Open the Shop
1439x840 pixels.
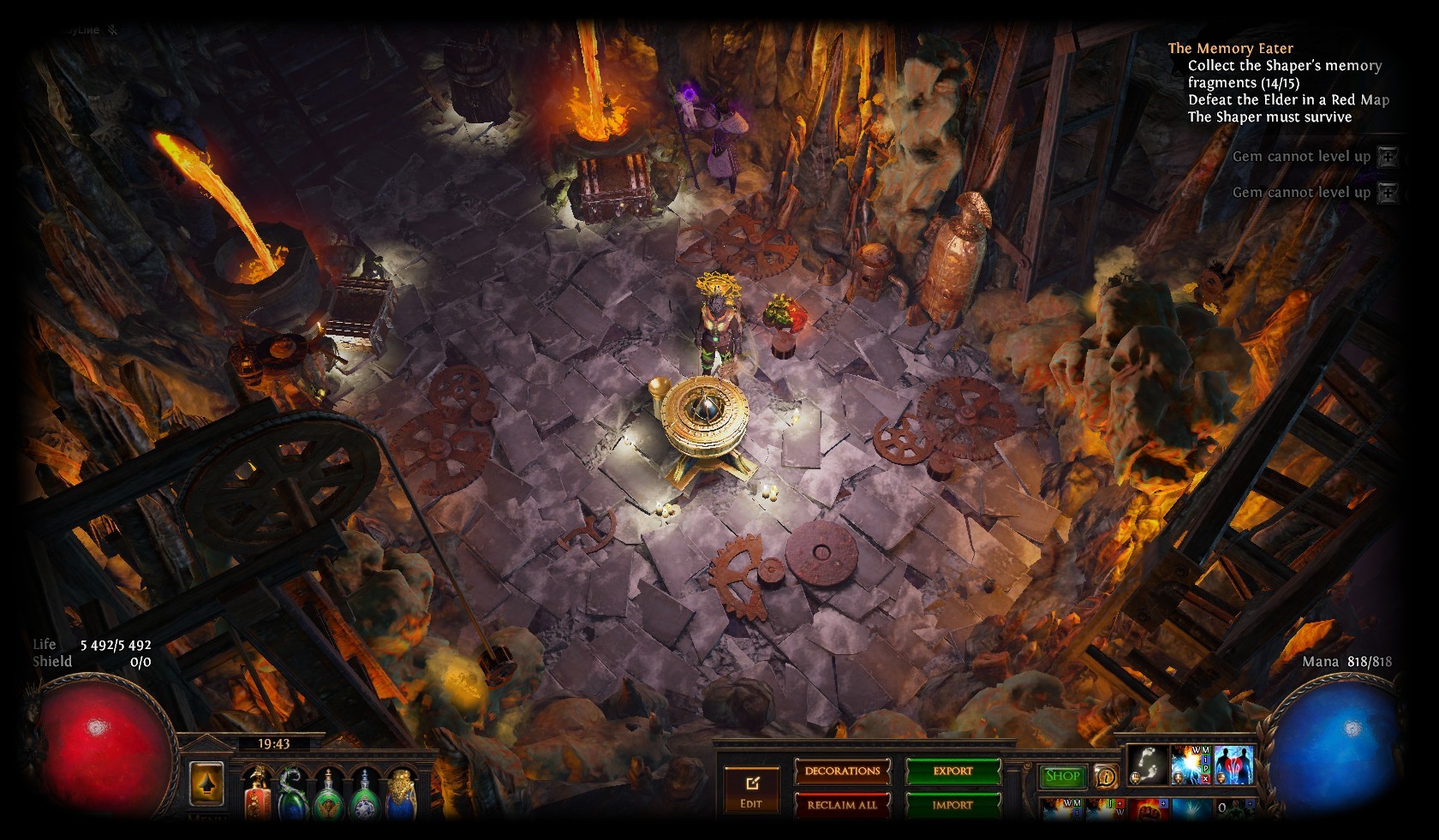click(x=1062, y=776)
